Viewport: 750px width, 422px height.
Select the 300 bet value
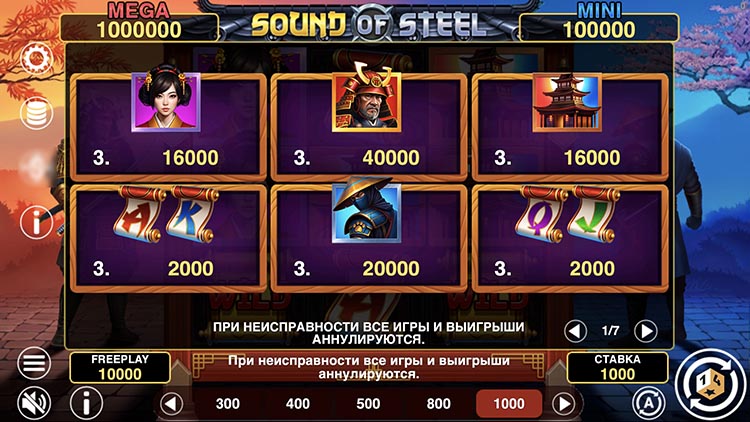[227, 404]
